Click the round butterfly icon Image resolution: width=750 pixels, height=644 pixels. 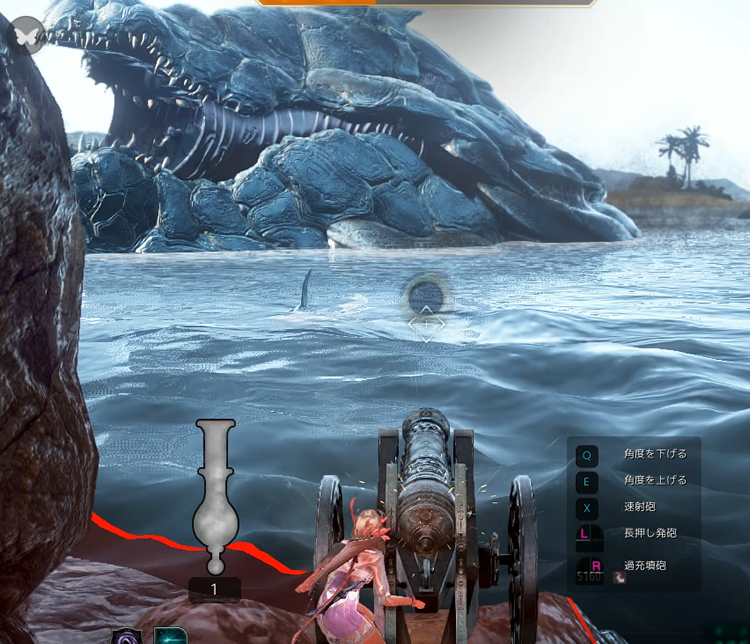pos(27,35)
